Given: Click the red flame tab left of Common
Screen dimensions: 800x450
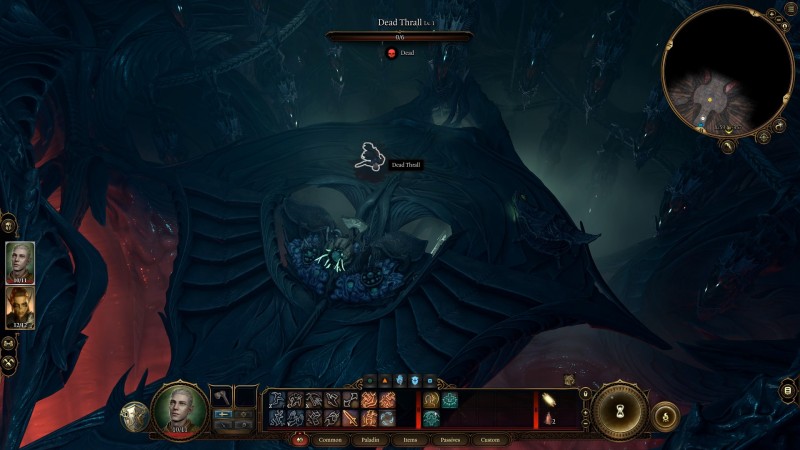Looking at the screenshot, I should click(298, 439).
